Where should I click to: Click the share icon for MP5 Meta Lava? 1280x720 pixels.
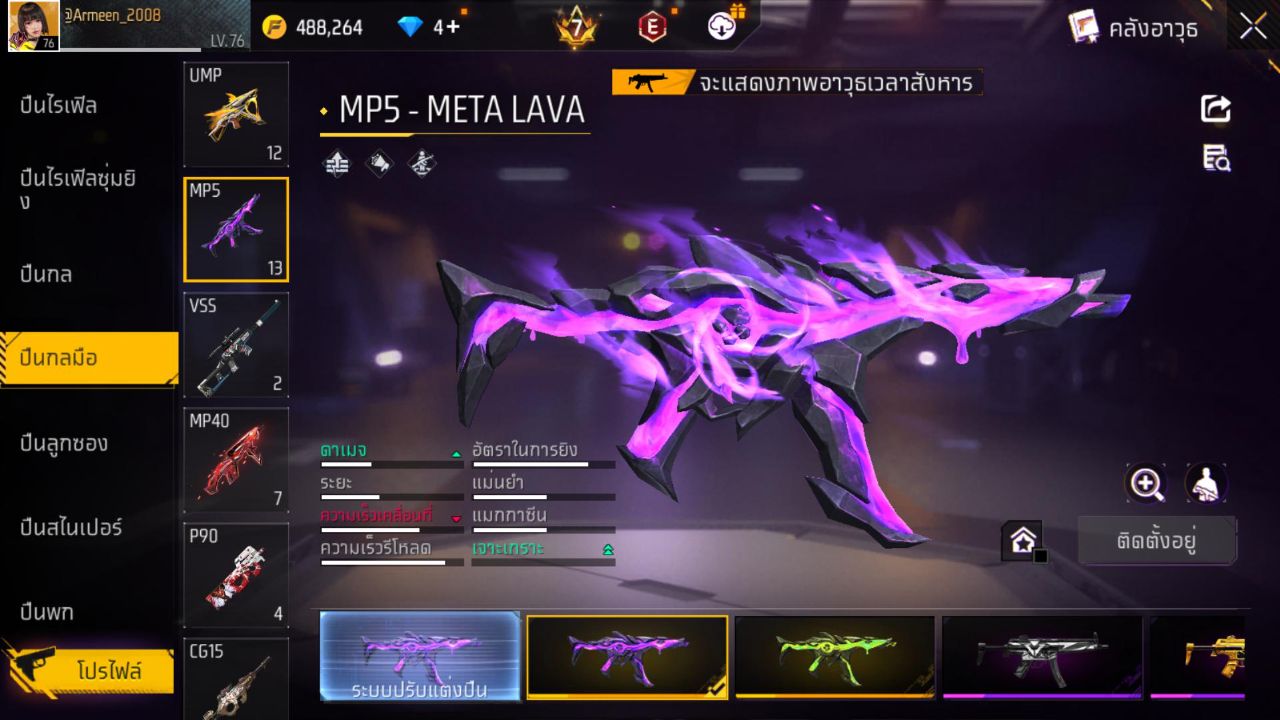tap(1215, 109)
